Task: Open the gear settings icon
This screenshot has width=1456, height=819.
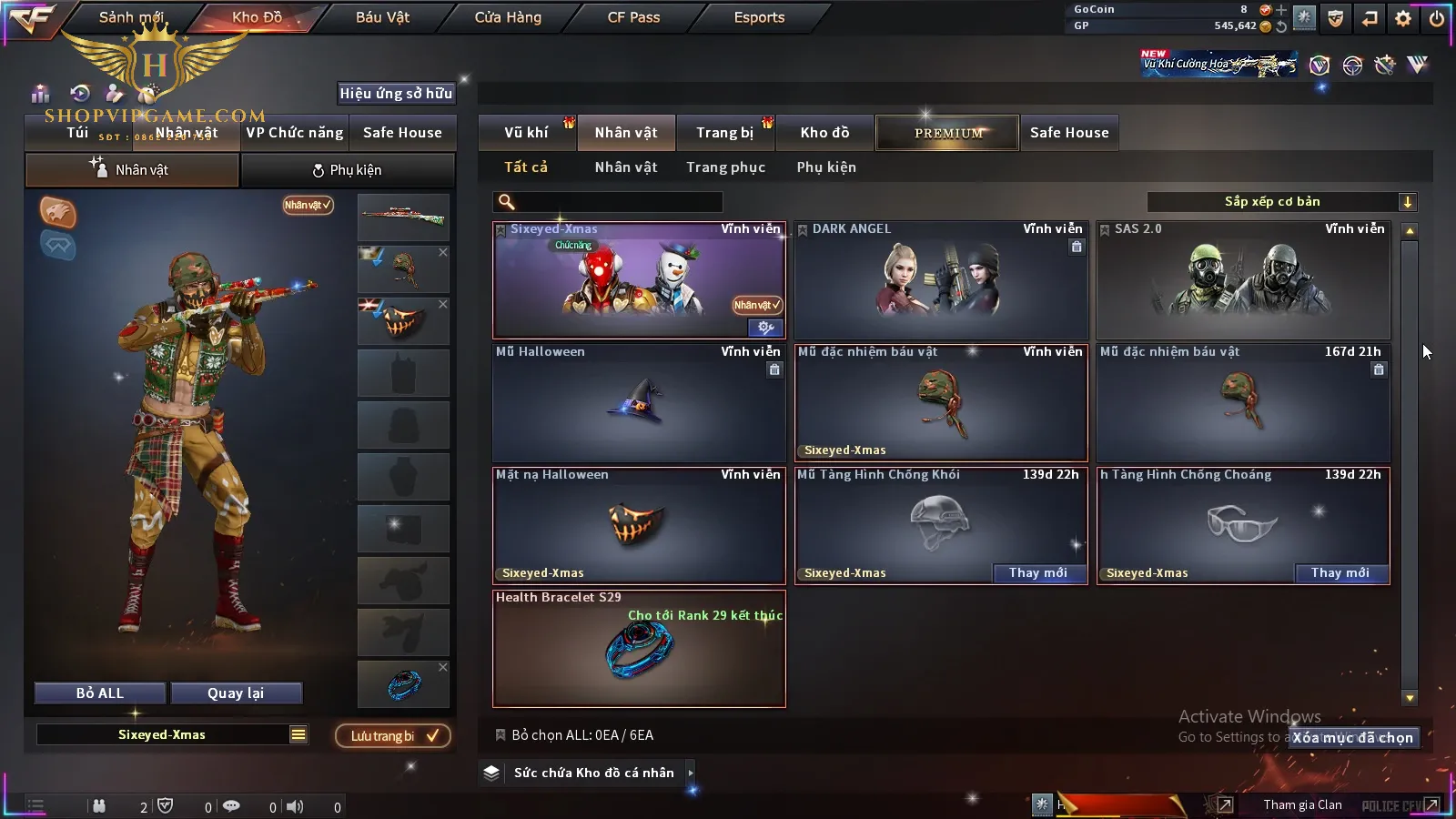Action: (1403, 18)
